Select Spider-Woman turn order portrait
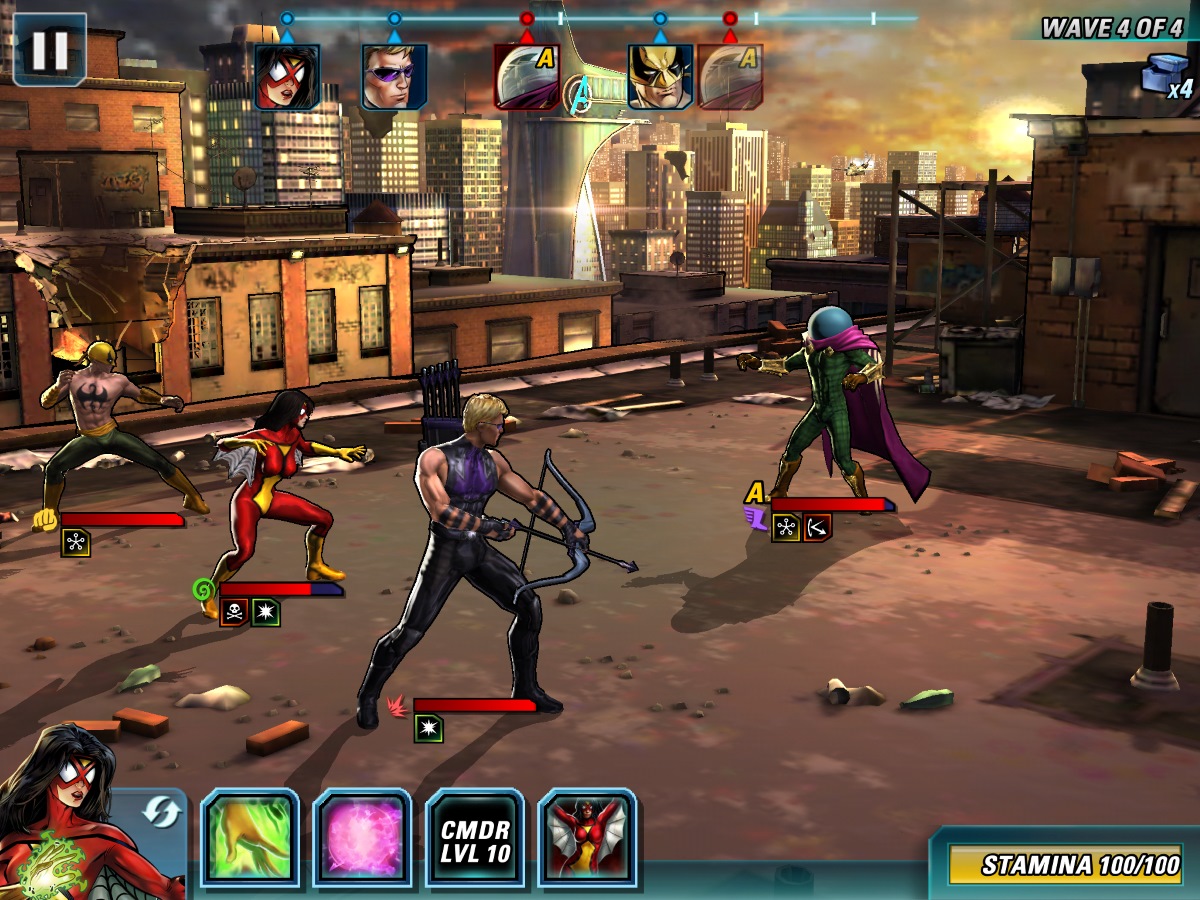Viewport: 1200px width, 900px height. click(287, 77)
